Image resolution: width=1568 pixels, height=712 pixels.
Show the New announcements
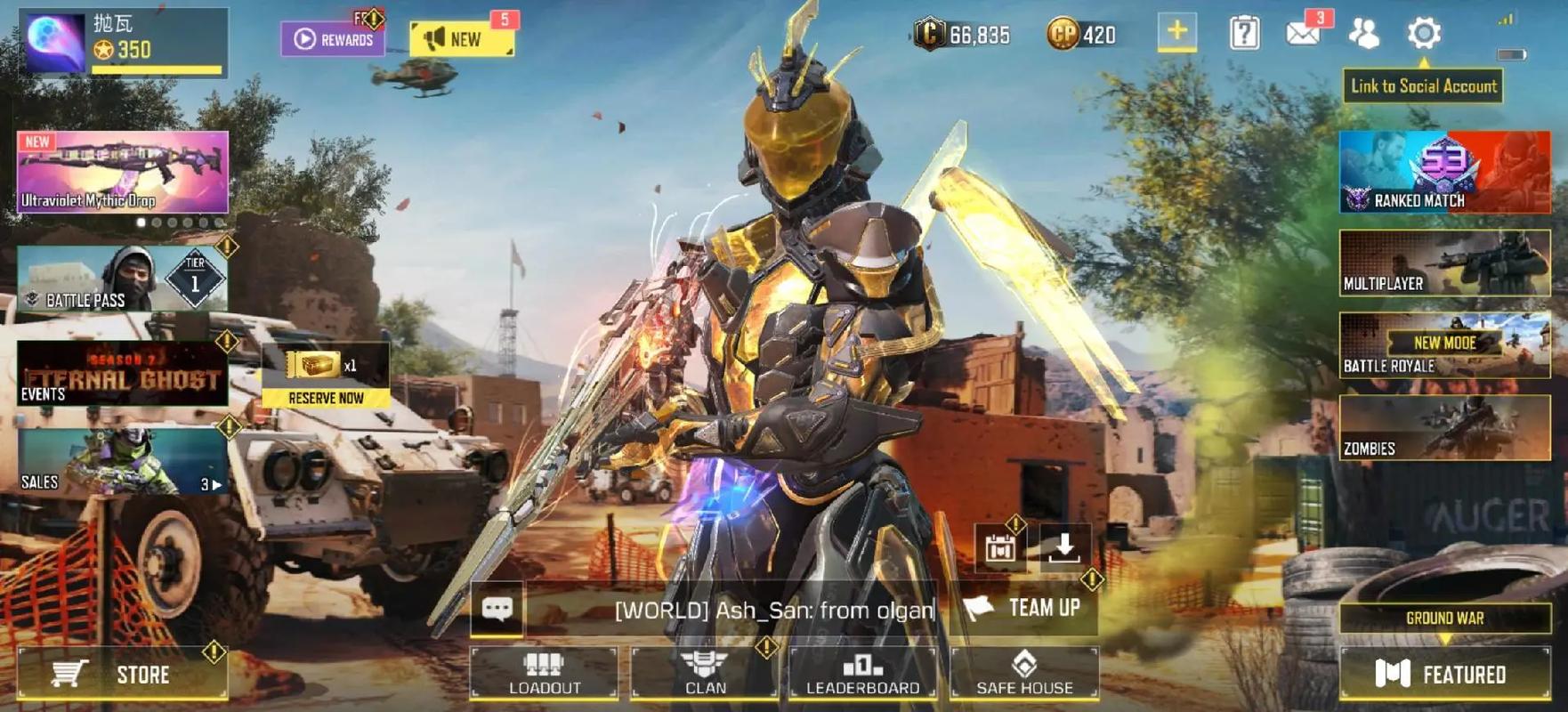click(461, 39)
